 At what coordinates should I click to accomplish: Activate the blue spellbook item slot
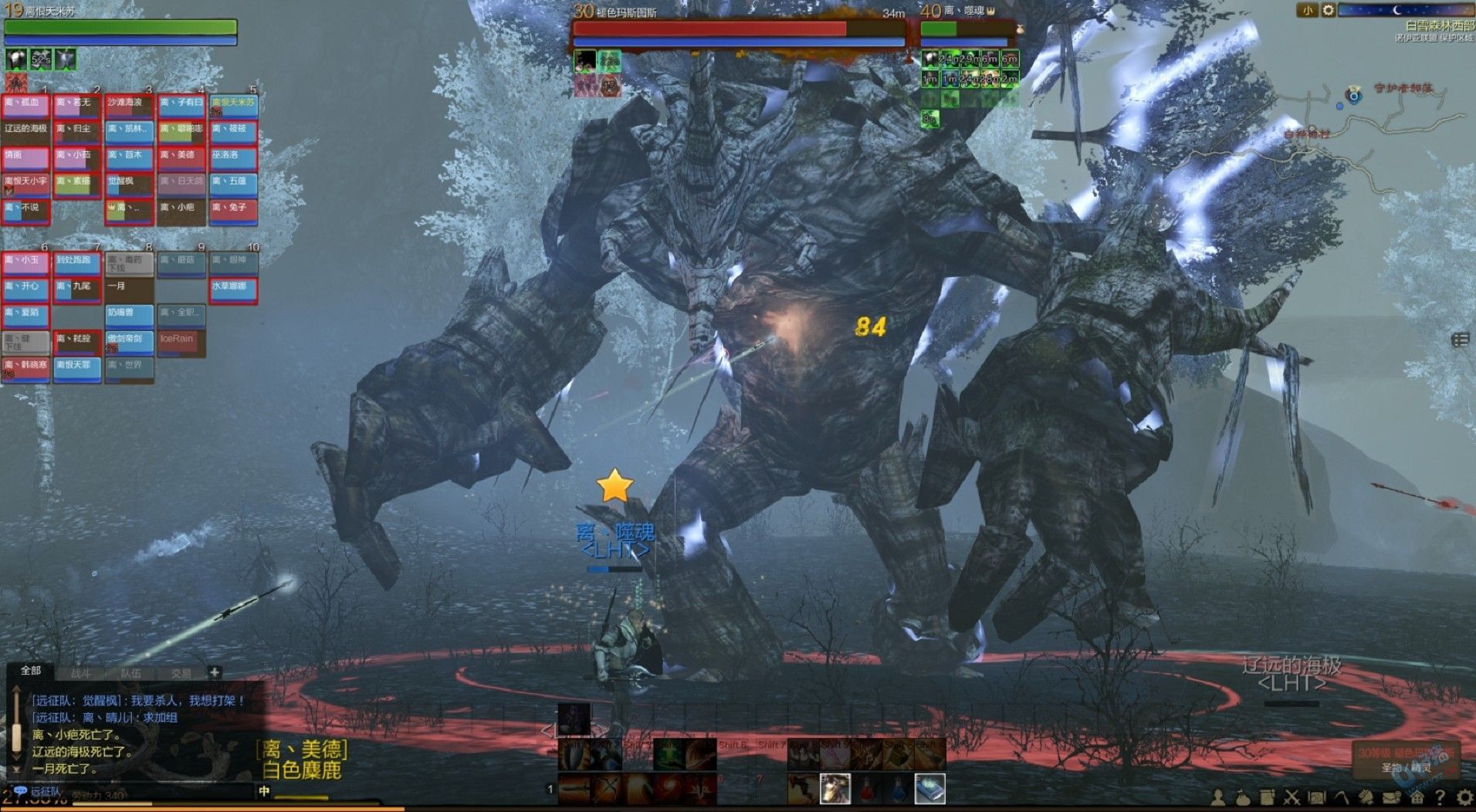pos(929,789)
